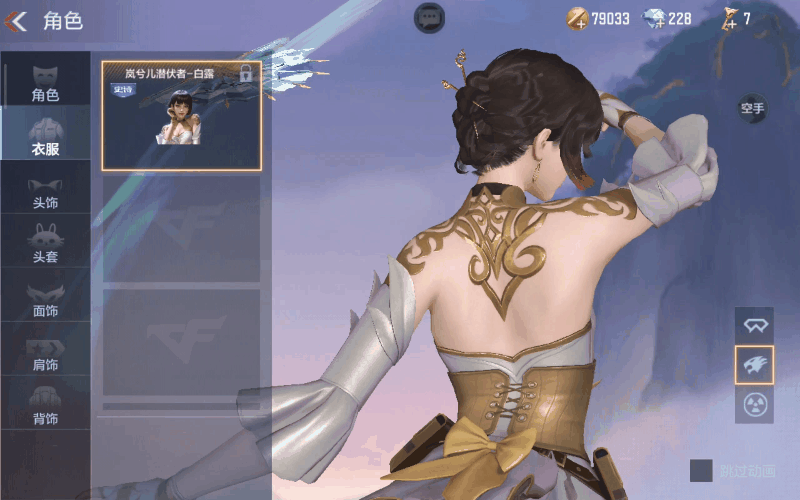800x500 pixels.
Task: Select the 衣服 clothing tab
Action: [45, 136]
